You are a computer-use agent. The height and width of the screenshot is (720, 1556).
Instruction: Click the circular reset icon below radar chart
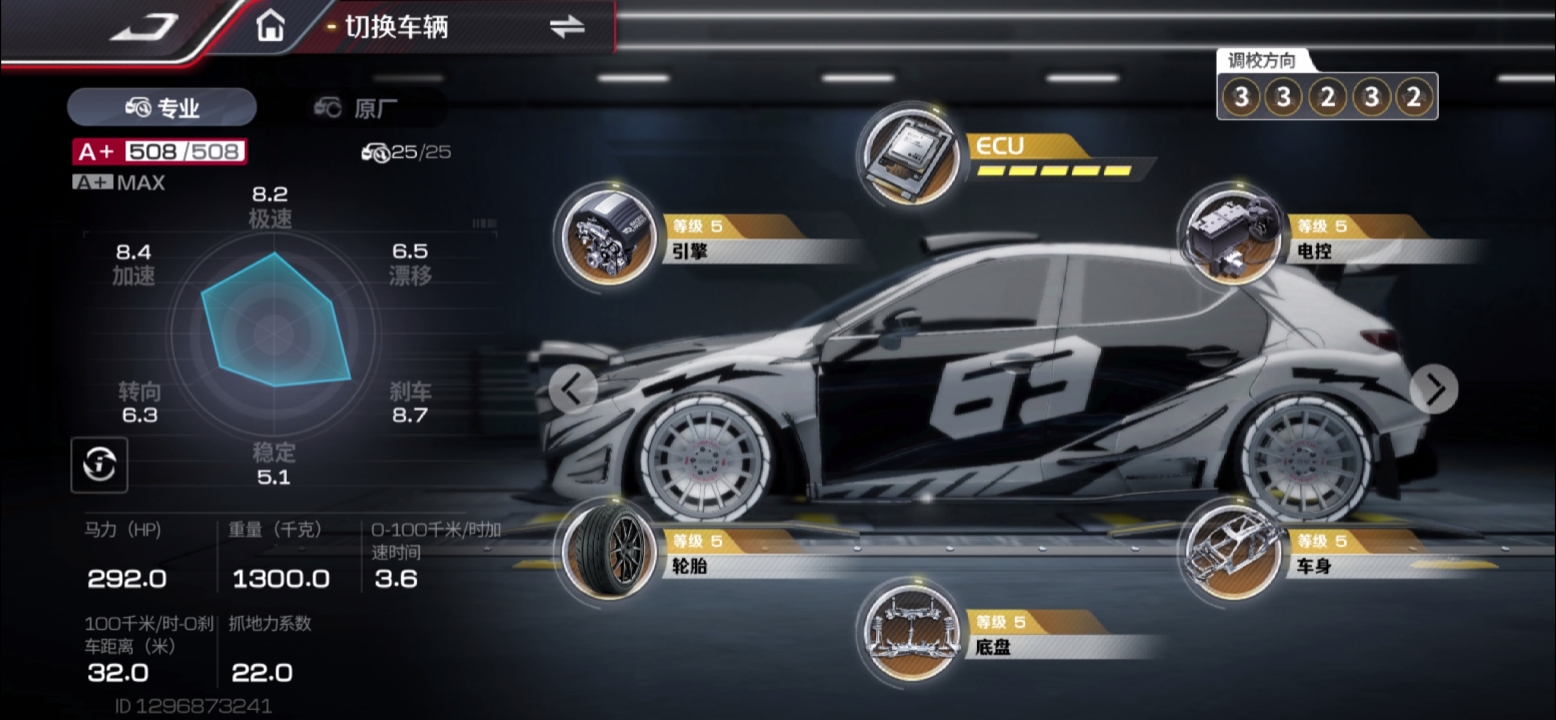(99, 464)
